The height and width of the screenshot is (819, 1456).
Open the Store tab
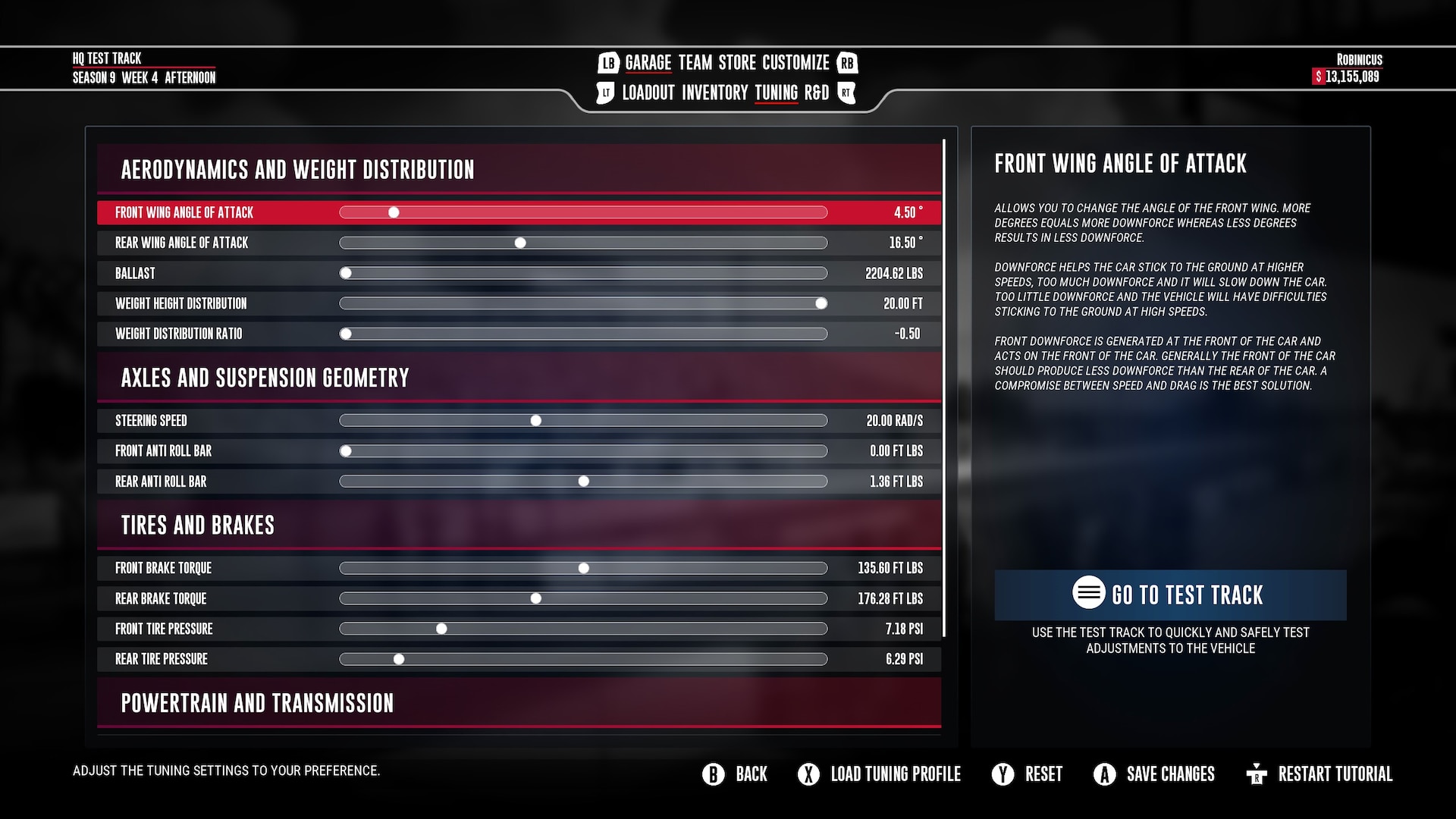(737, 63)
